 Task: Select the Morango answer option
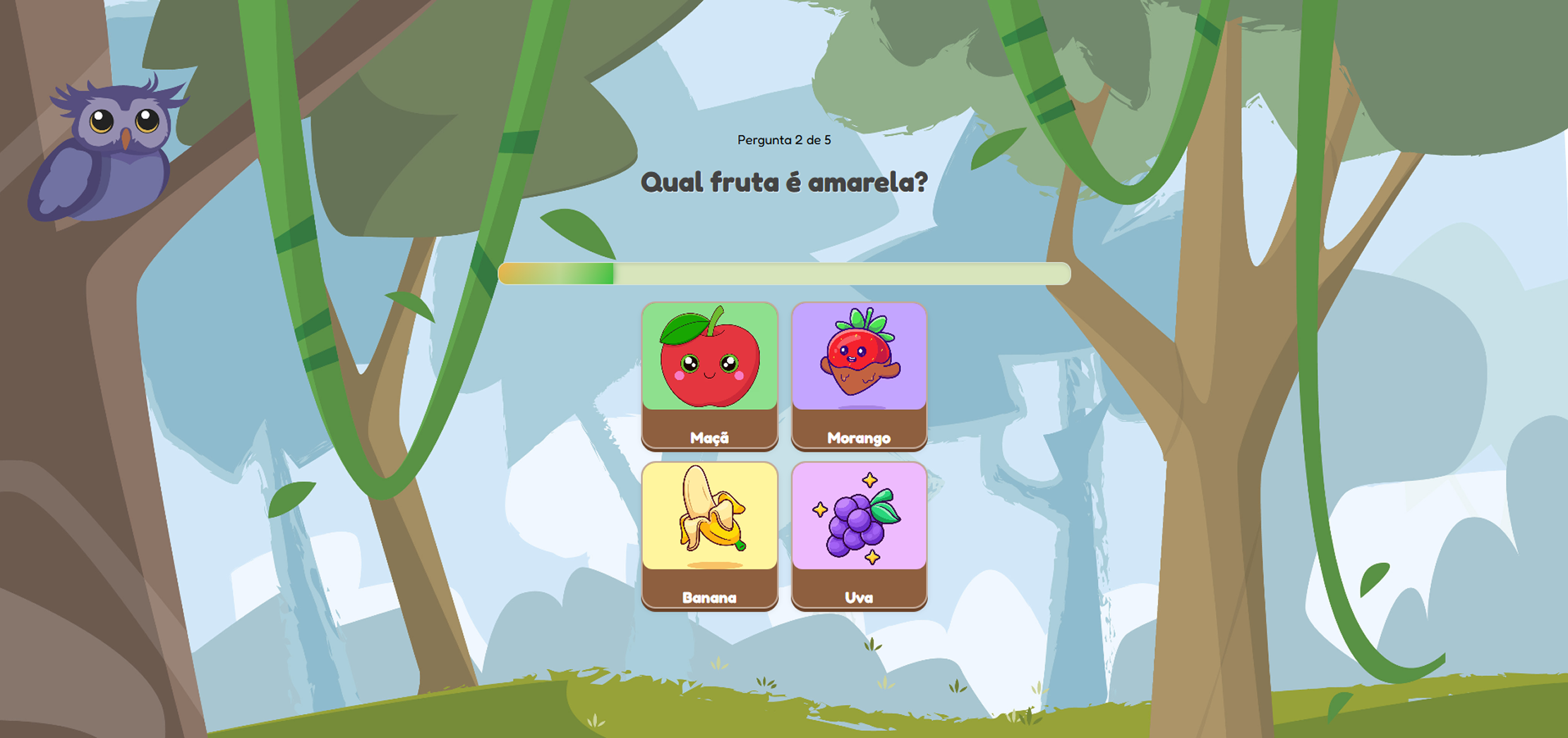(860, 374)
